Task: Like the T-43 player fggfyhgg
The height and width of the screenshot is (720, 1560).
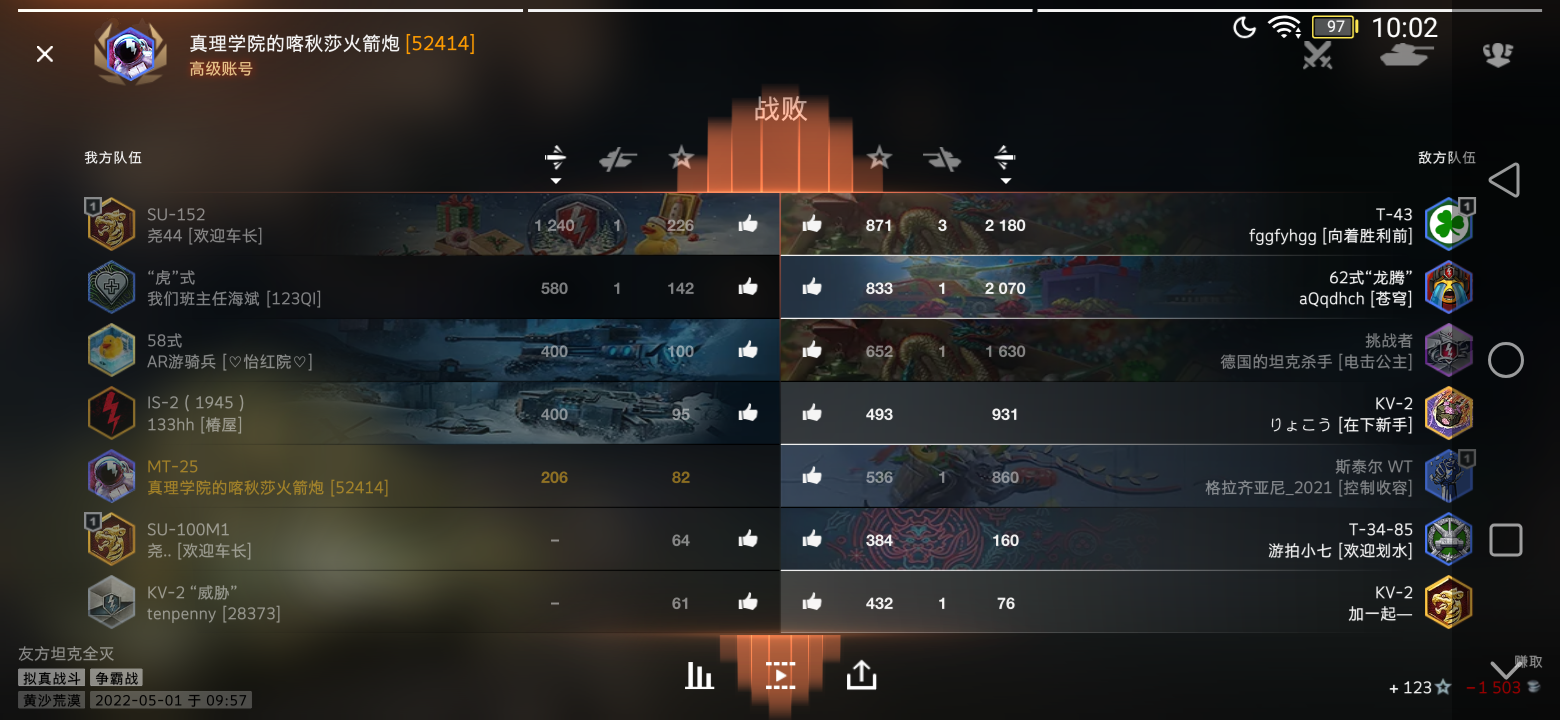Action: pyautogui.click(x=812, y=224)
